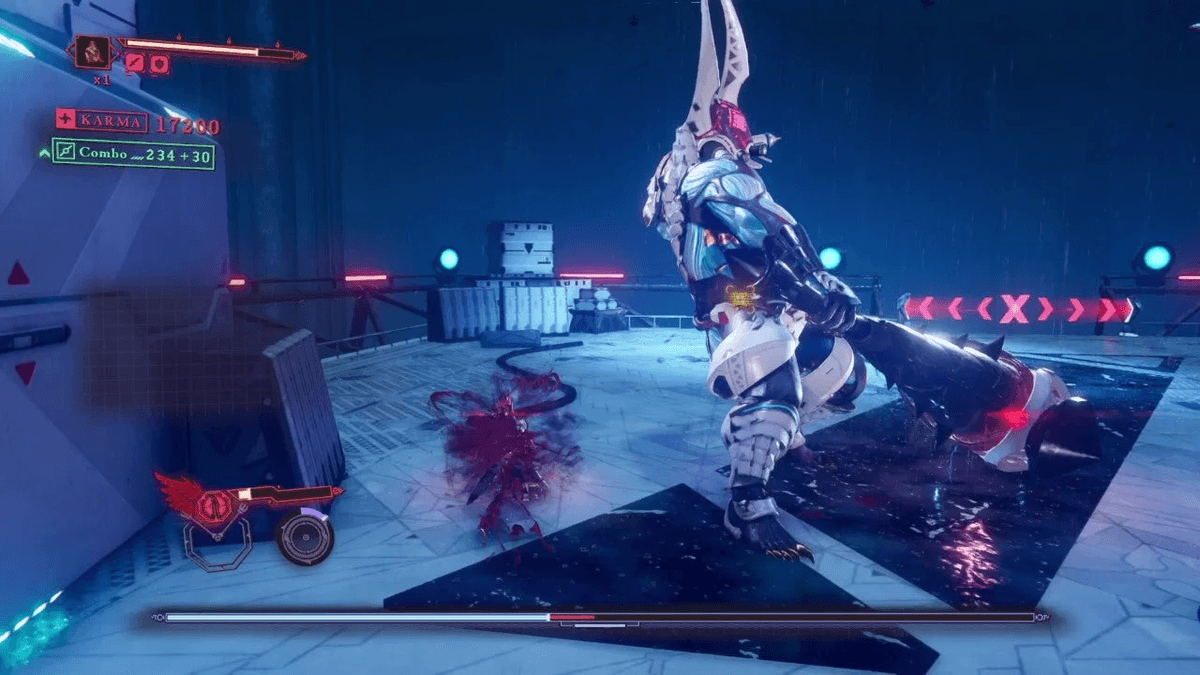Click the dark circular dial gauge
Screen dimensions: 1200x675
pyautogui.click(x=304, y=537)
